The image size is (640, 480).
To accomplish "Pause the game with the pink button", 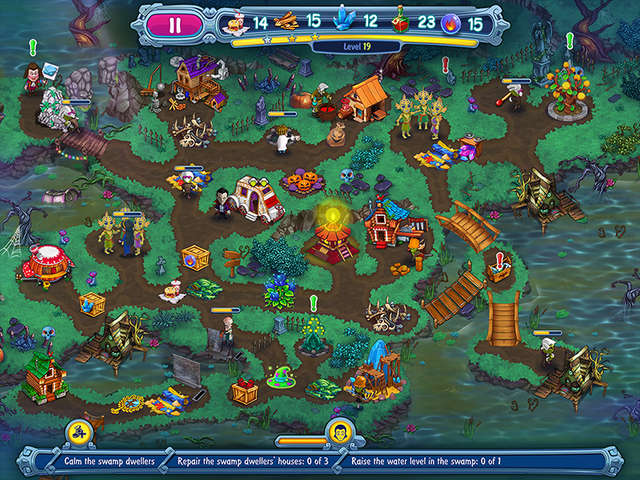I will coord(176,25).
